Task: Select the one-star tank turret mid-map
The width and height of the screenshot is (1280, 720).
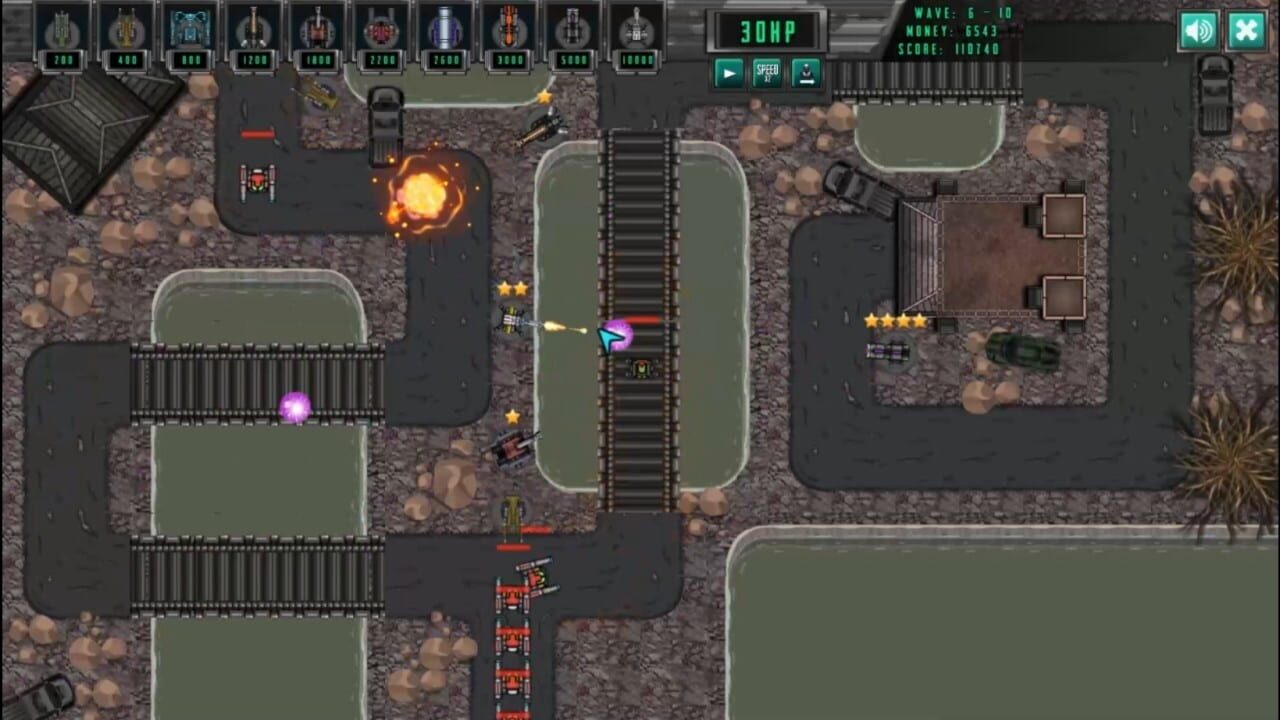Action: tap(514, 452)
